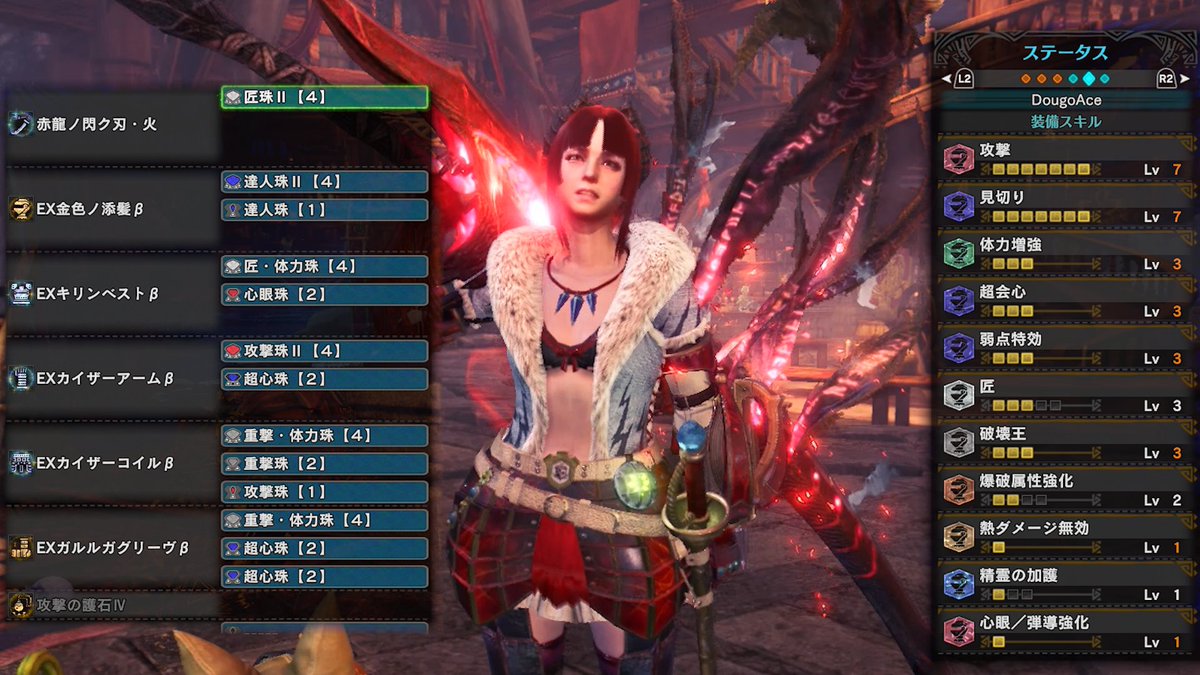Select the 弱点特効 skill row
The height and width of the screenshot is (675, 1200).
[1064, 348]
